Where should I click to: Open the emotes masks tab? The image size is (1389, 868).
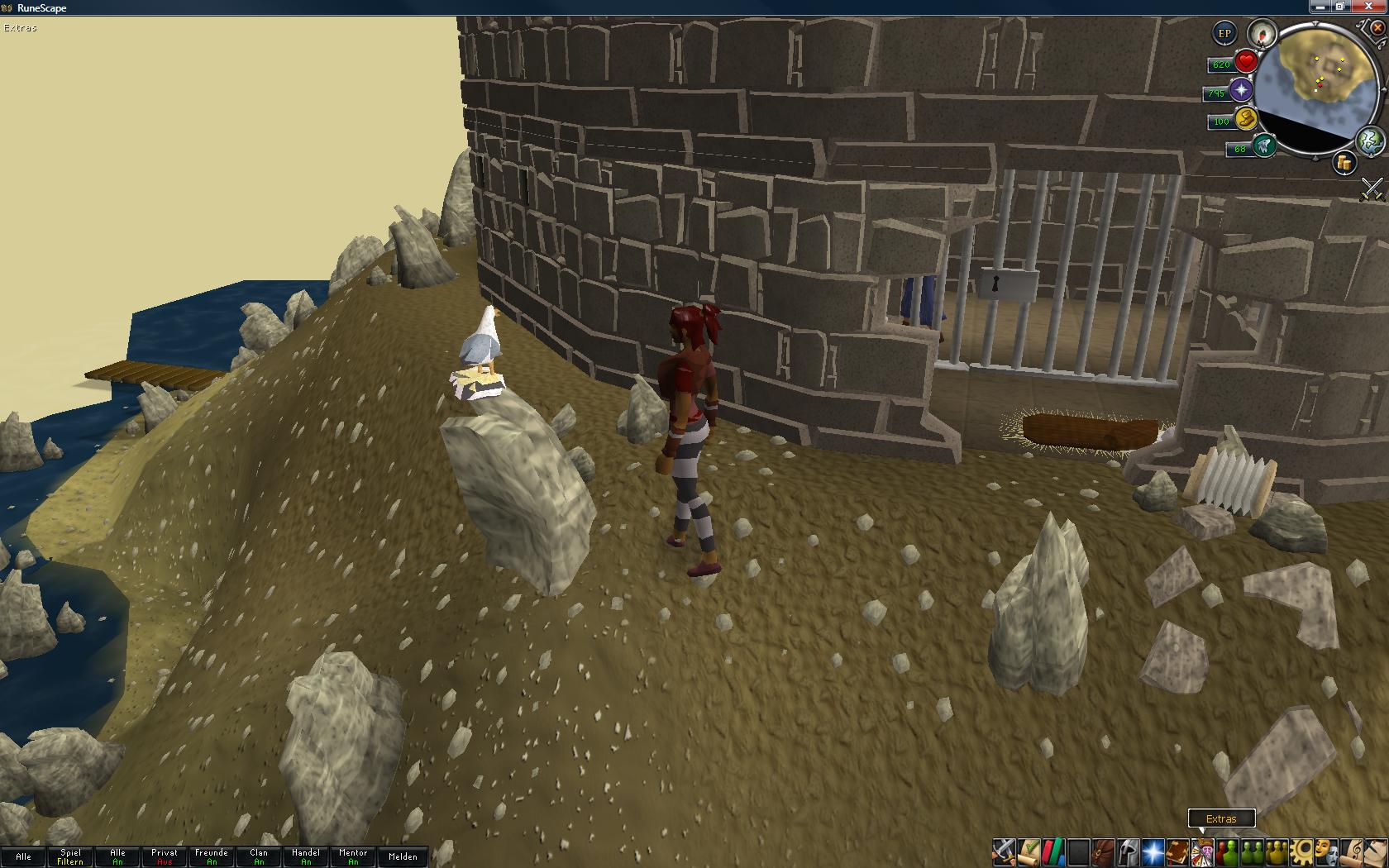1326,851
